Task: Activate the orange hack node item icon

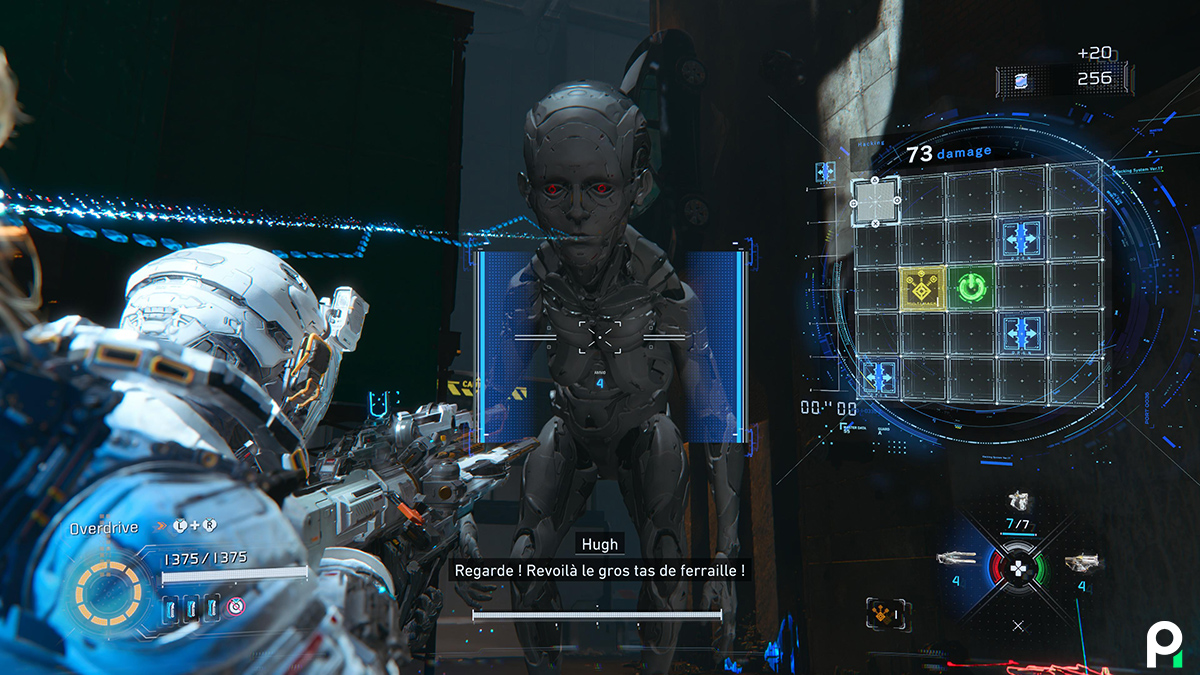Action: click(x=882, y=613)
